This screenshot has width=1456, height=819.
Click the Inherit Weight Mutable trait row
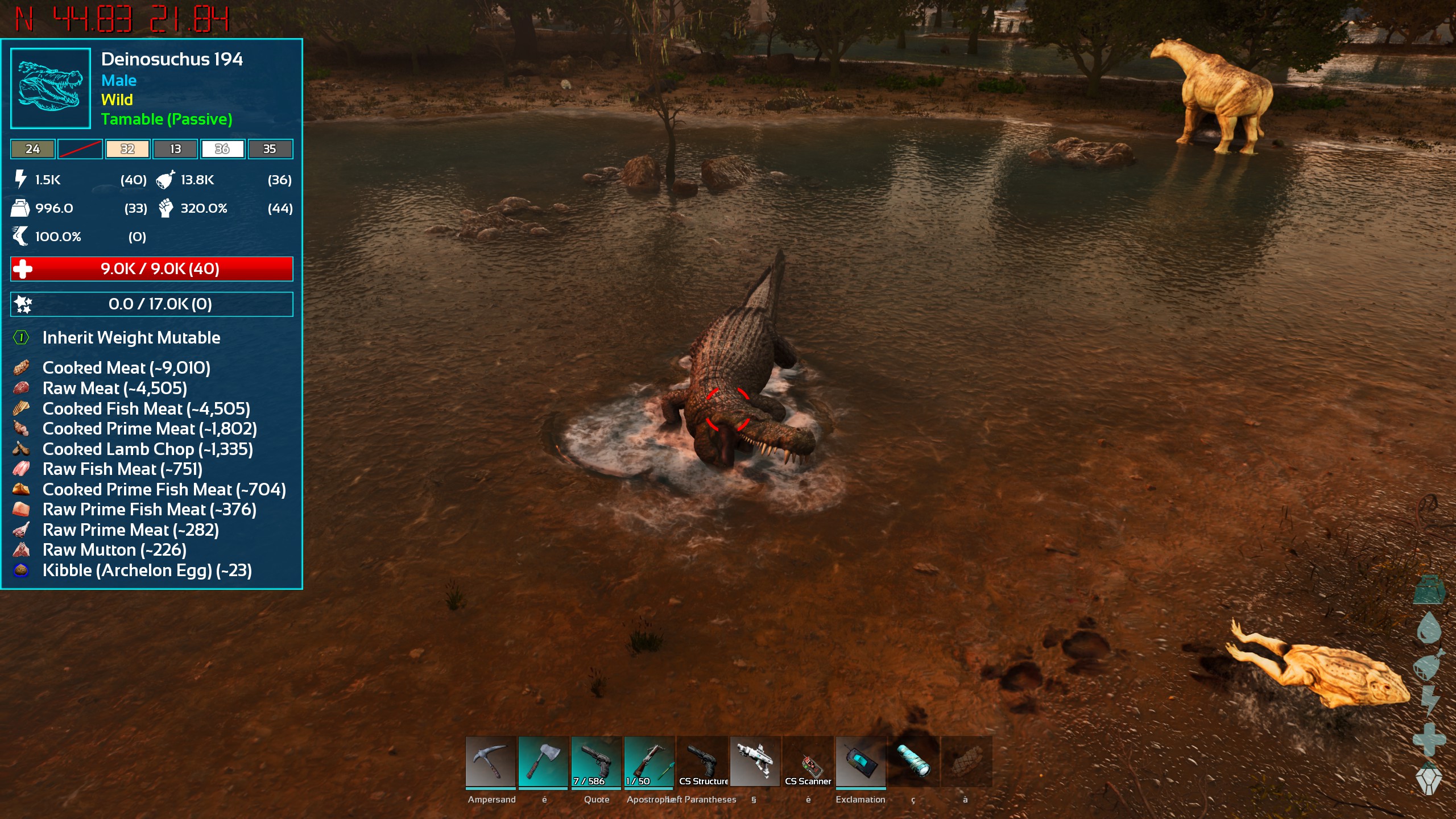[131, 338]
